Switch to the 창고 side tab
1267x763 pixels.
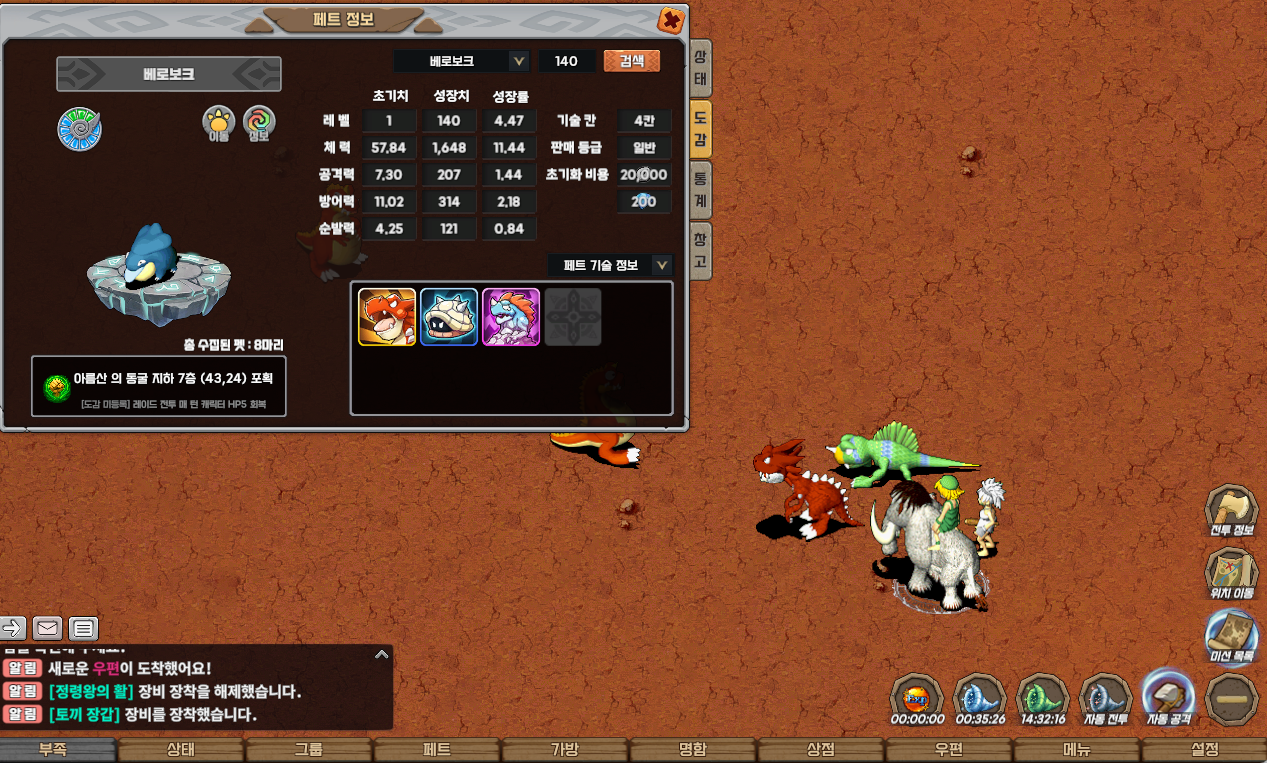click(x=700, y=250)
